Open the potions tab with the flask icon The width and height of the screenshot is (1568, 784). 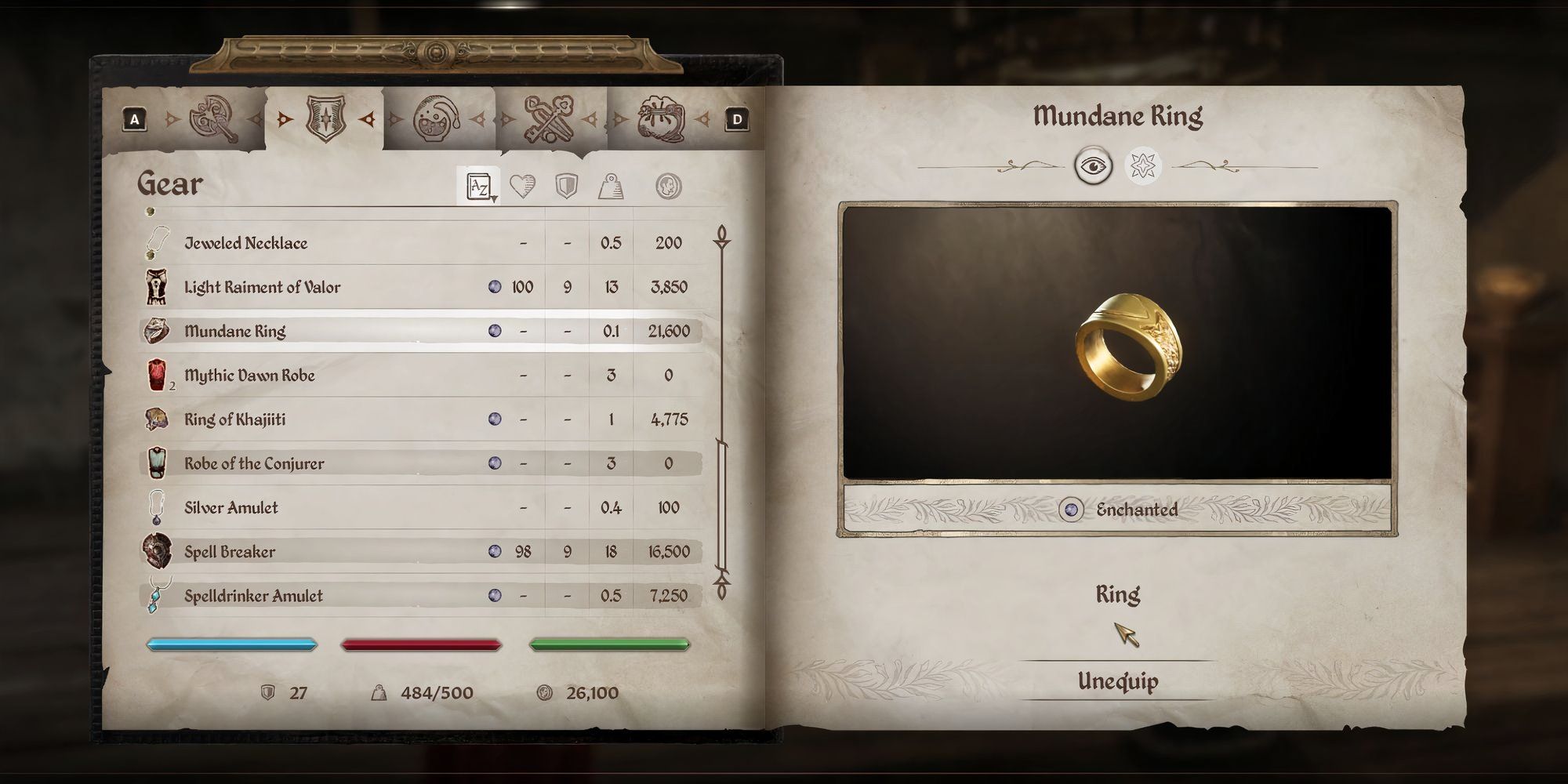(432, 118)
